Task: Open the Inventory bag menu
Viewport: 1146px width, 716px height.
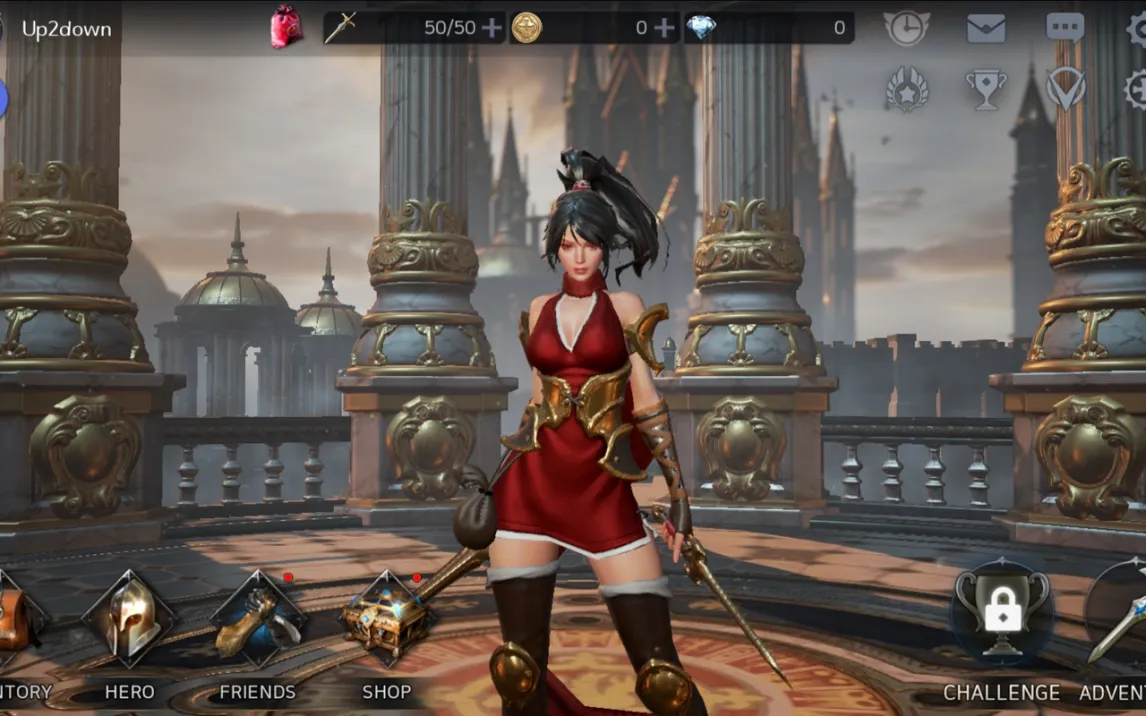Action: 15,620
